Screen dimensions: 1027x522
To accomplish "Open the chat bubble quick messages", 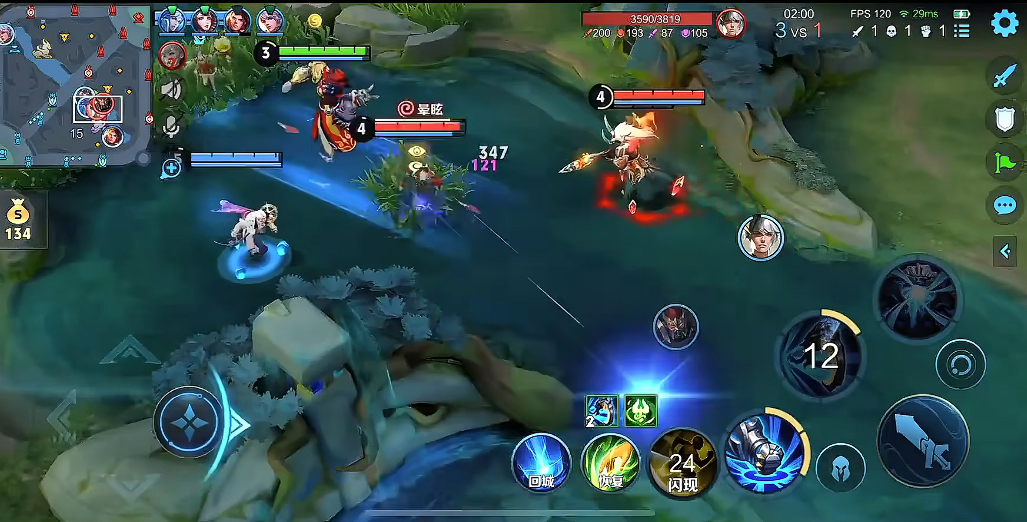I will [1004, 206].
